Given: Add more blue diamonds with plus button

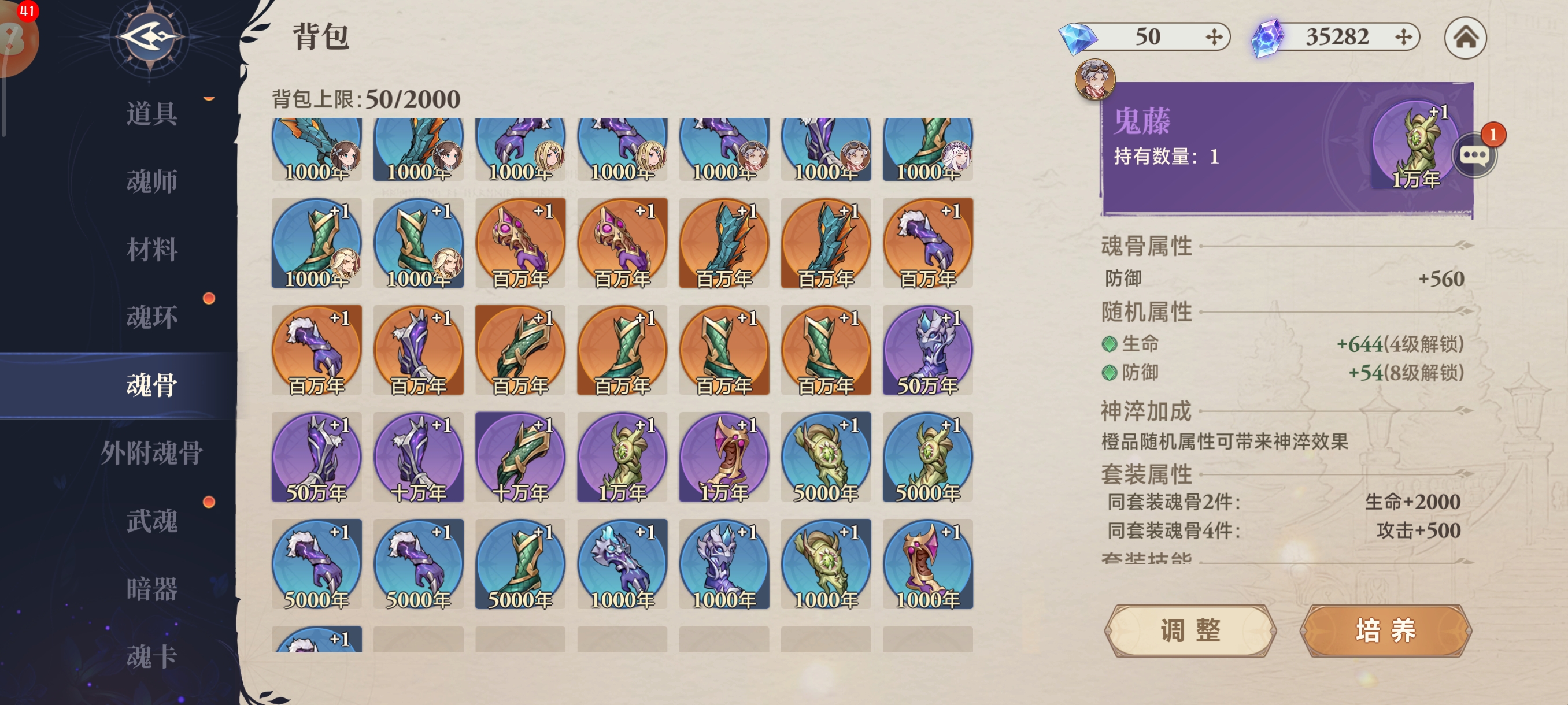Looking at the screenshot, I should (1214, 37).
